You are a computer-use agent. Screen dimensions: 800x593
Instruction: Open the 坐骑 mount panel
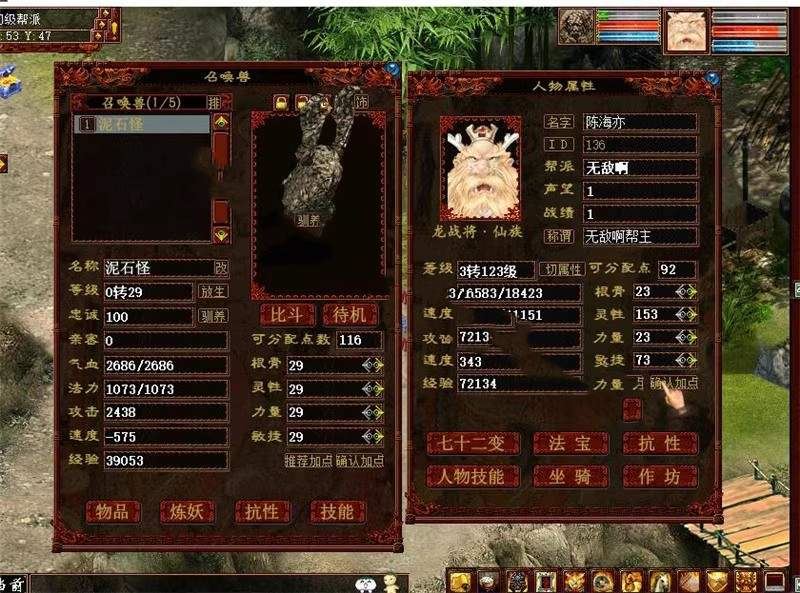click(x=570, y=476)
